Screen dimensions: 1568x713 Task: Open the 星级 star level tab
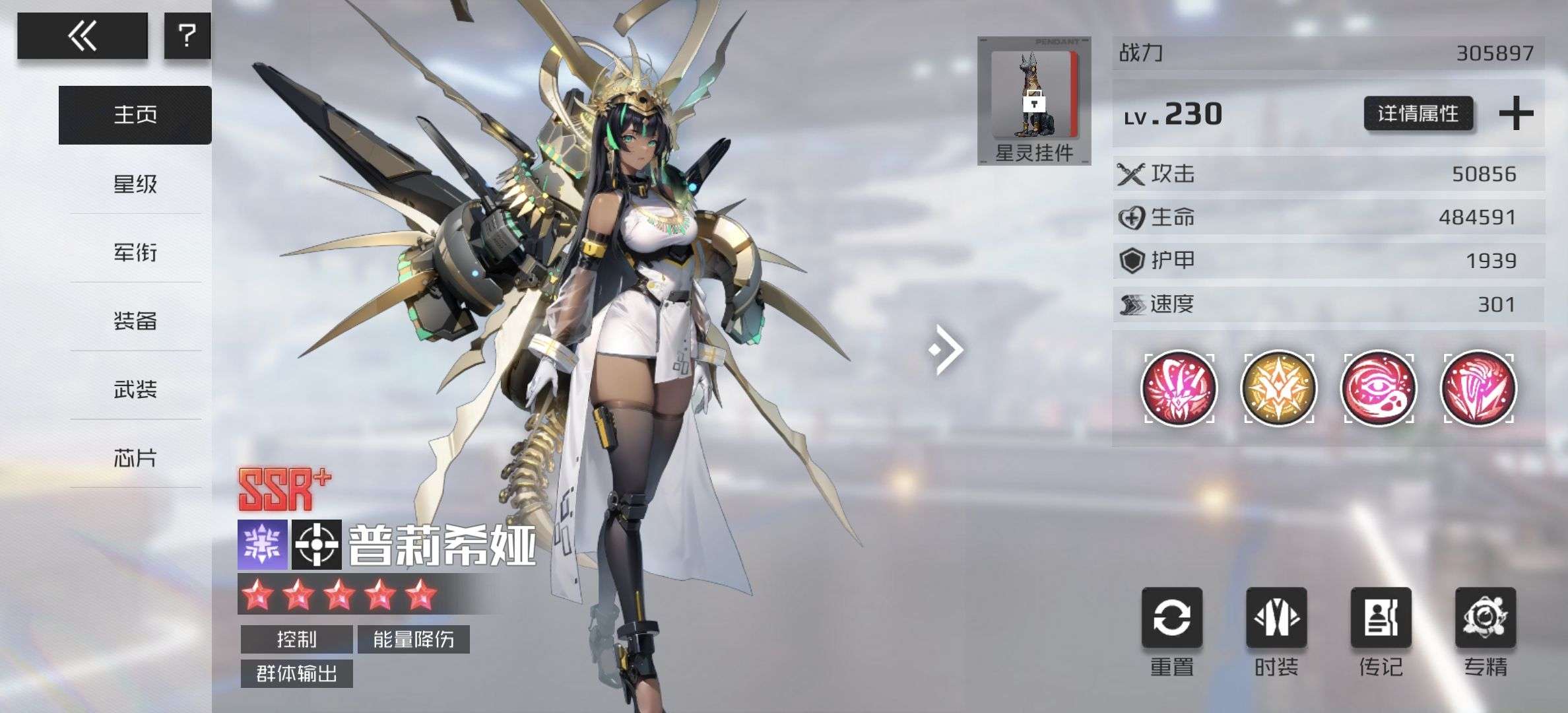[135, 184]
